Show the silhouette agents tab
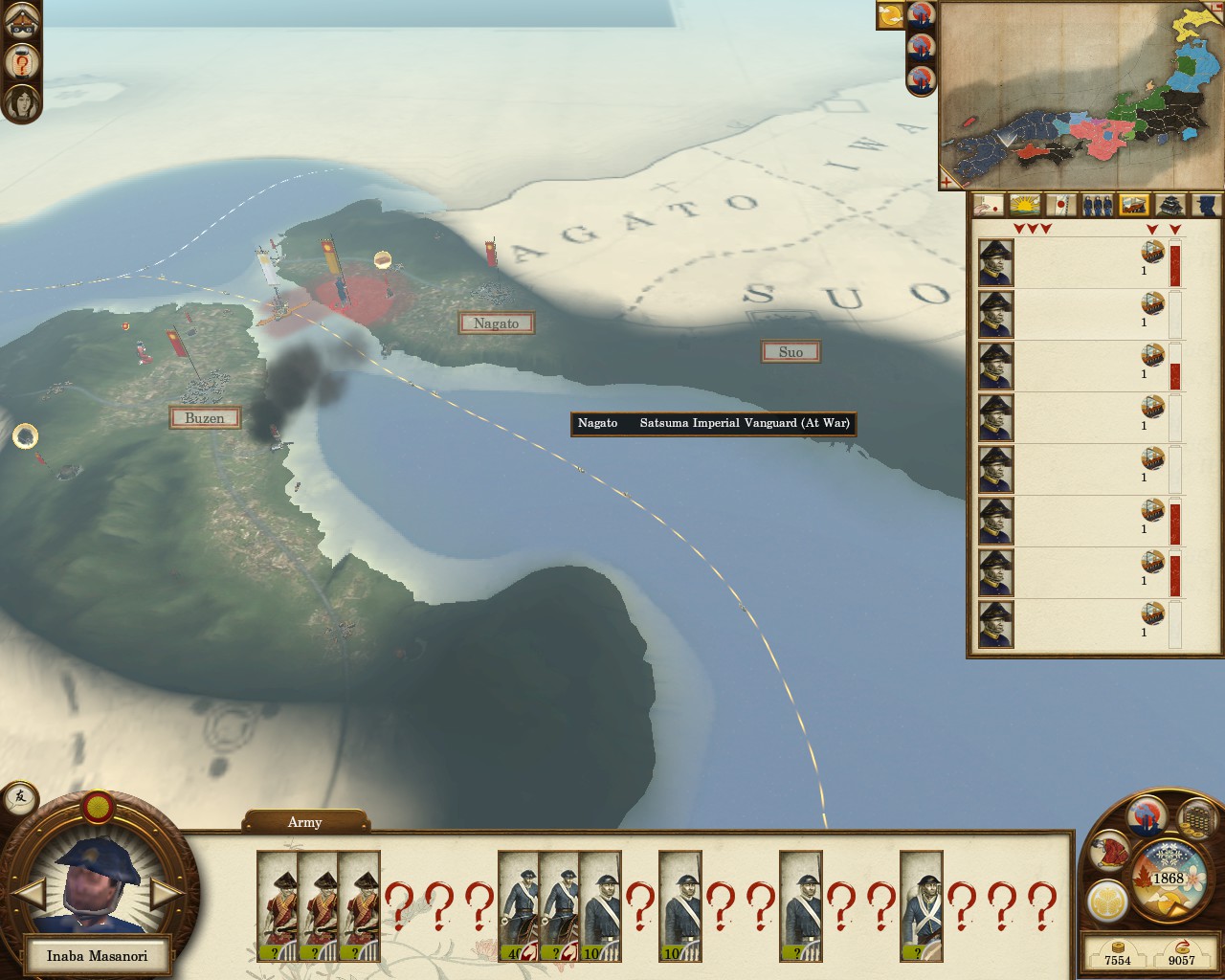This screenshot has height=980, width=1225. tap(1206, 204)
